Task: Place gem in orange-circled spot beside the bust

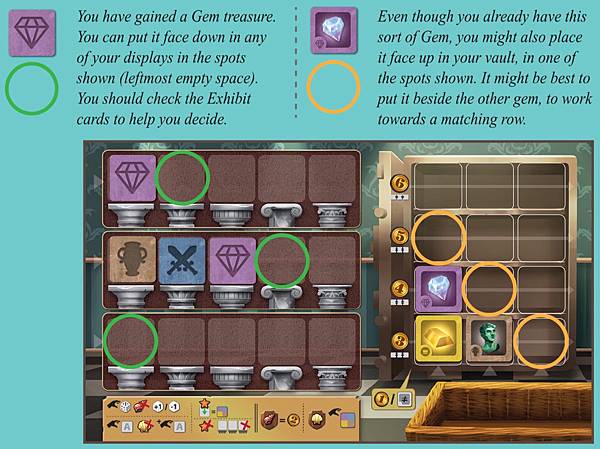Action: (538, 338)
